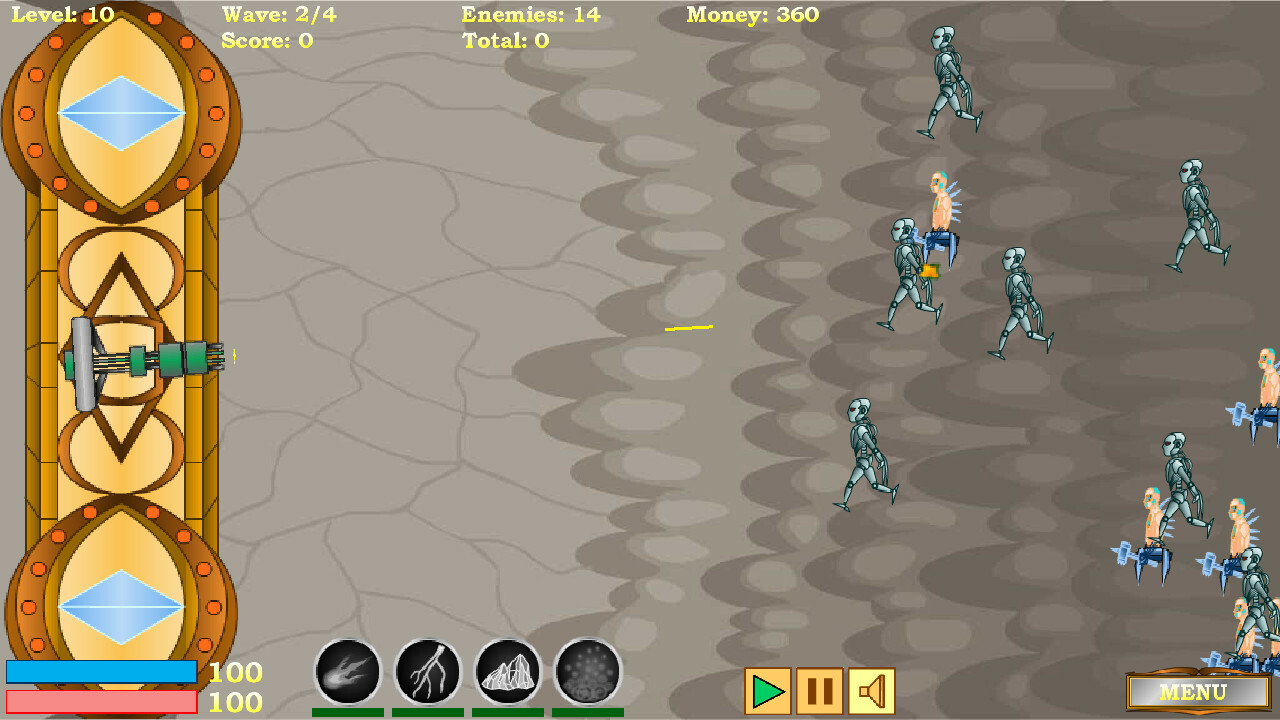The width and height of the screenshot is (1280, 720).
Task: Mute audio using the speaker icon
Action: 872,688
